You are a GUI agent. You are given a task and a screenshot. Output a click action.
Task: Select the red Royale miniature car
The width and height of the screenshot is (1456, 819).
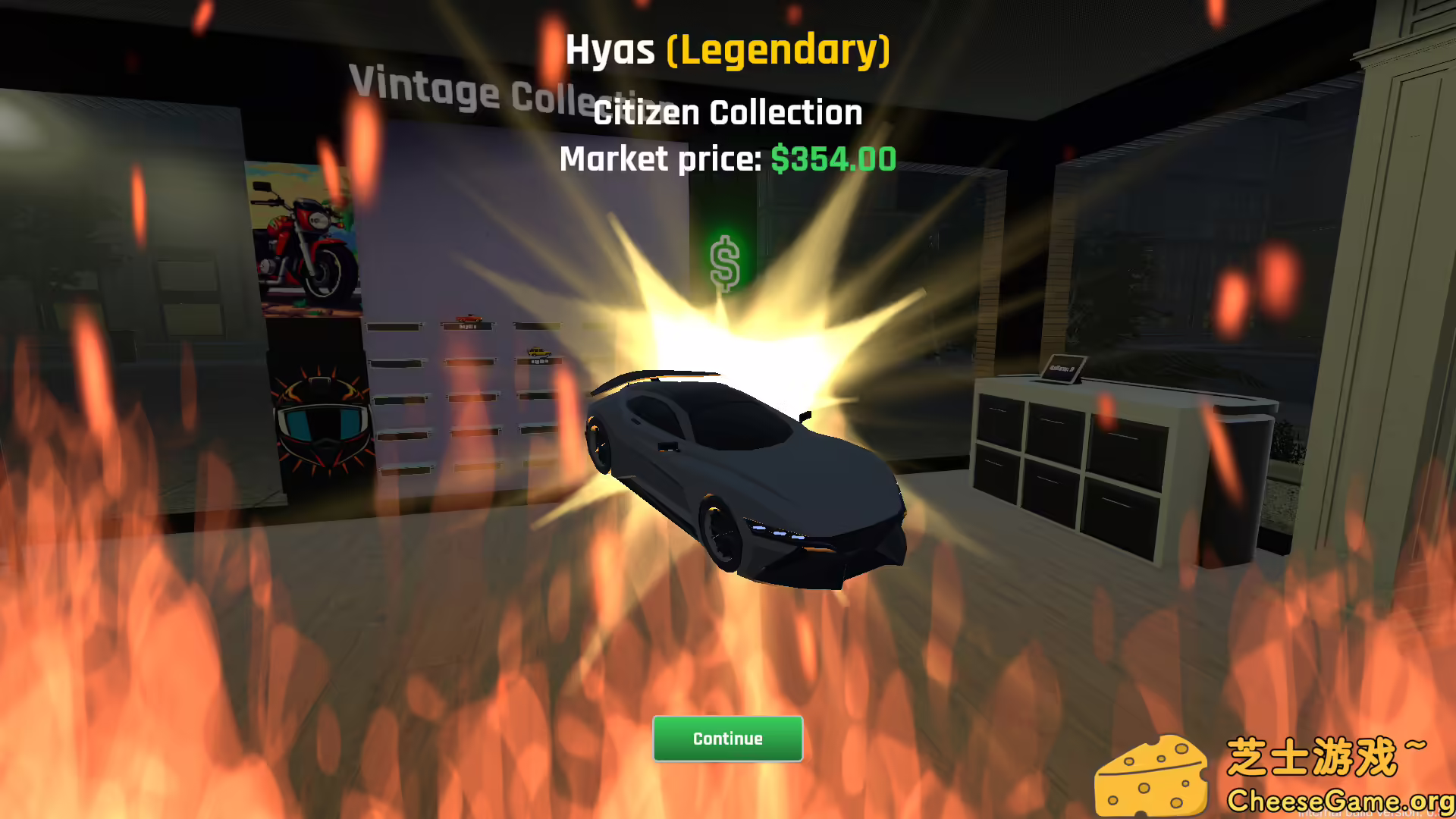(468, 317)
